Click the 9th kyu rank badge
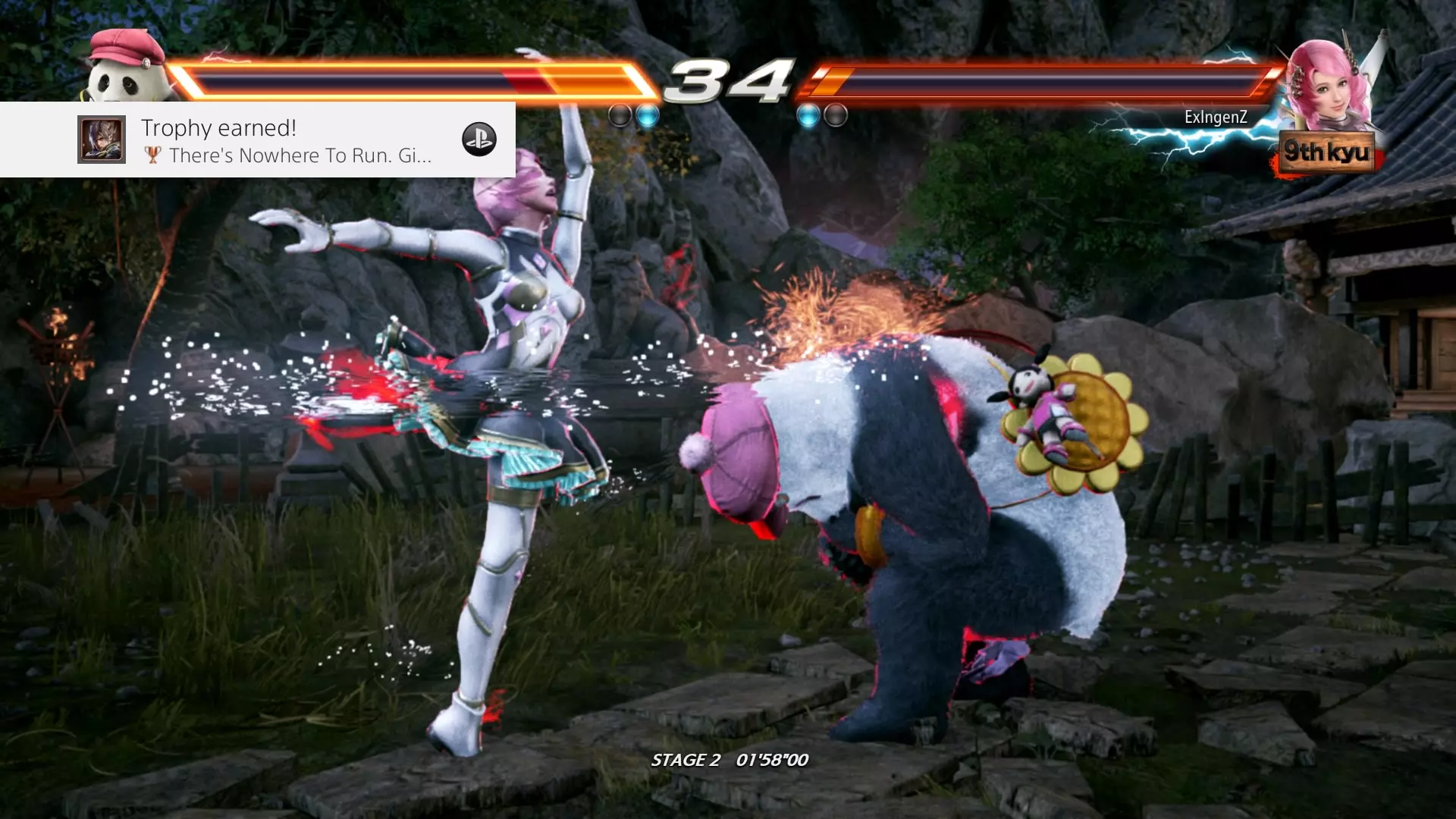Viewport: 1456px width, 819px height. (x=1326, y=152)
